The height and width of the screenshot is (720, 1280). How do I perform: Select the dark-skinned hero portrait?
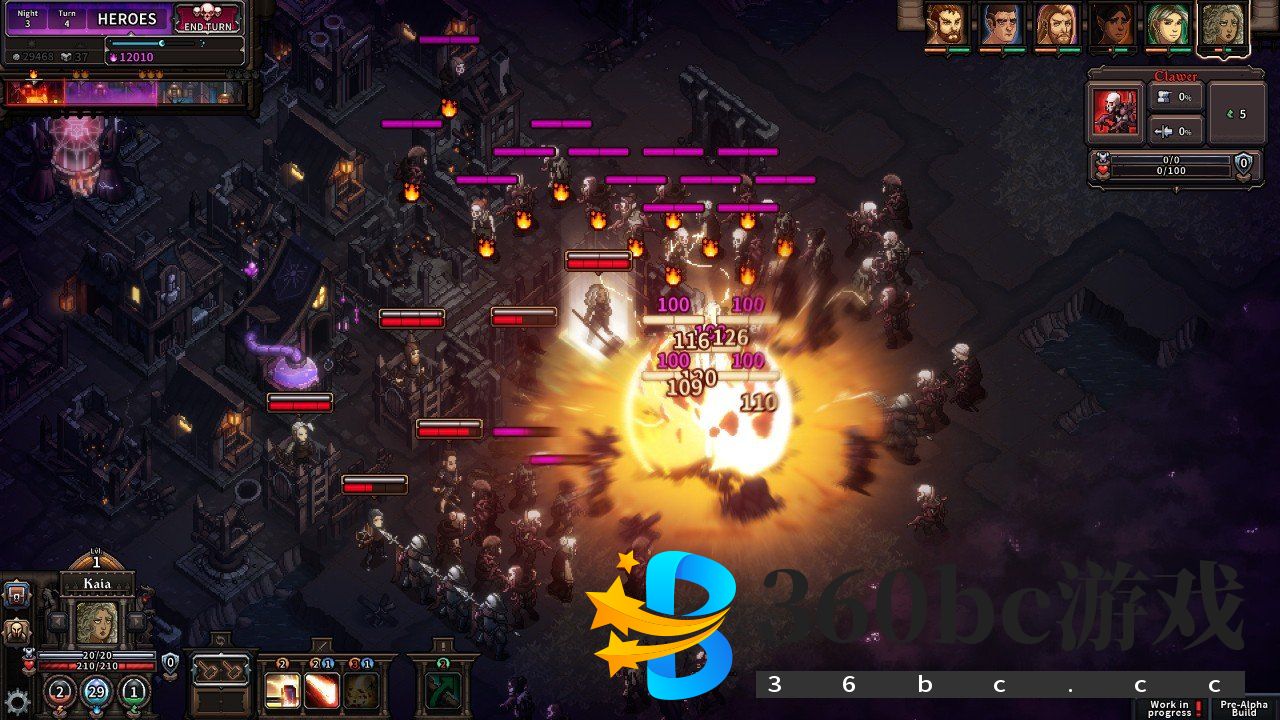[x=1112, y=25]
